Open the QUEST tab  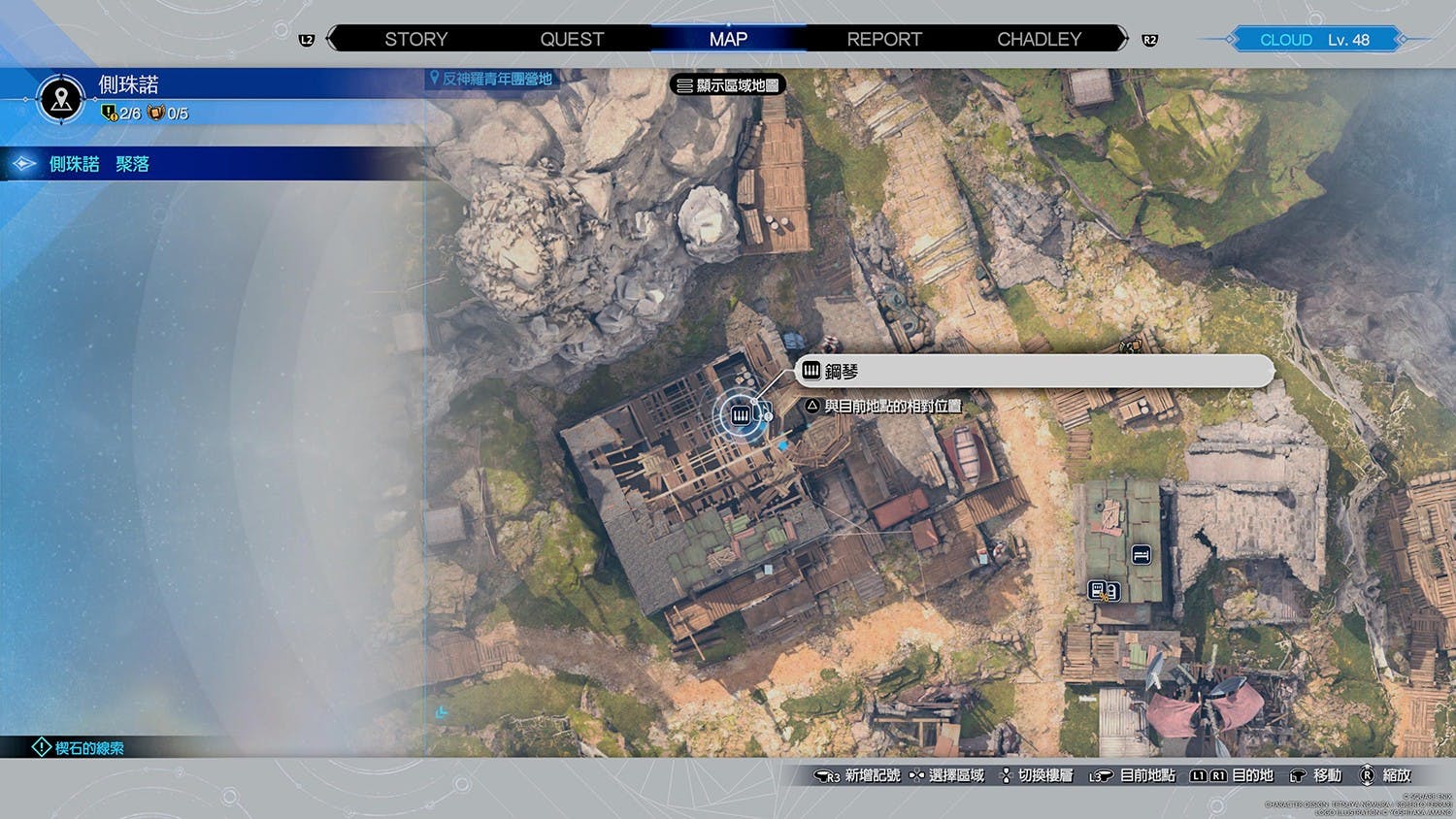(572, 39)
